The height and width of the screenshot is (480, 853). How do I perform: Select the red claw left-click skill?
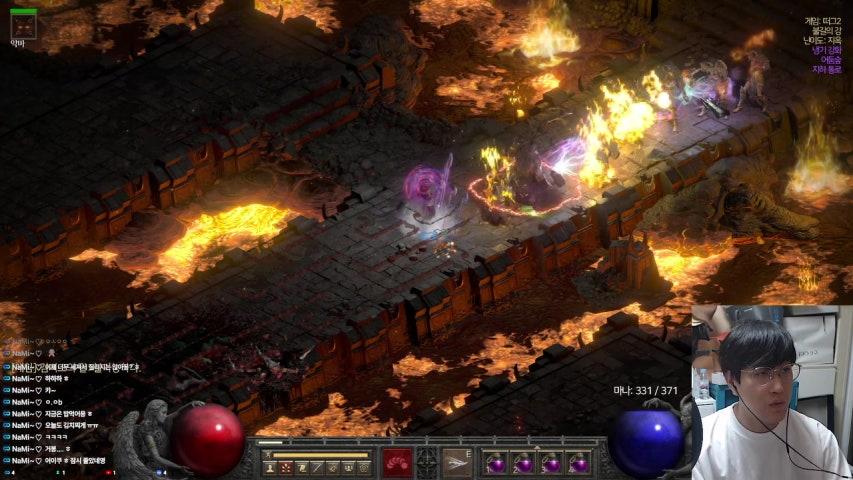coord(397,462)
